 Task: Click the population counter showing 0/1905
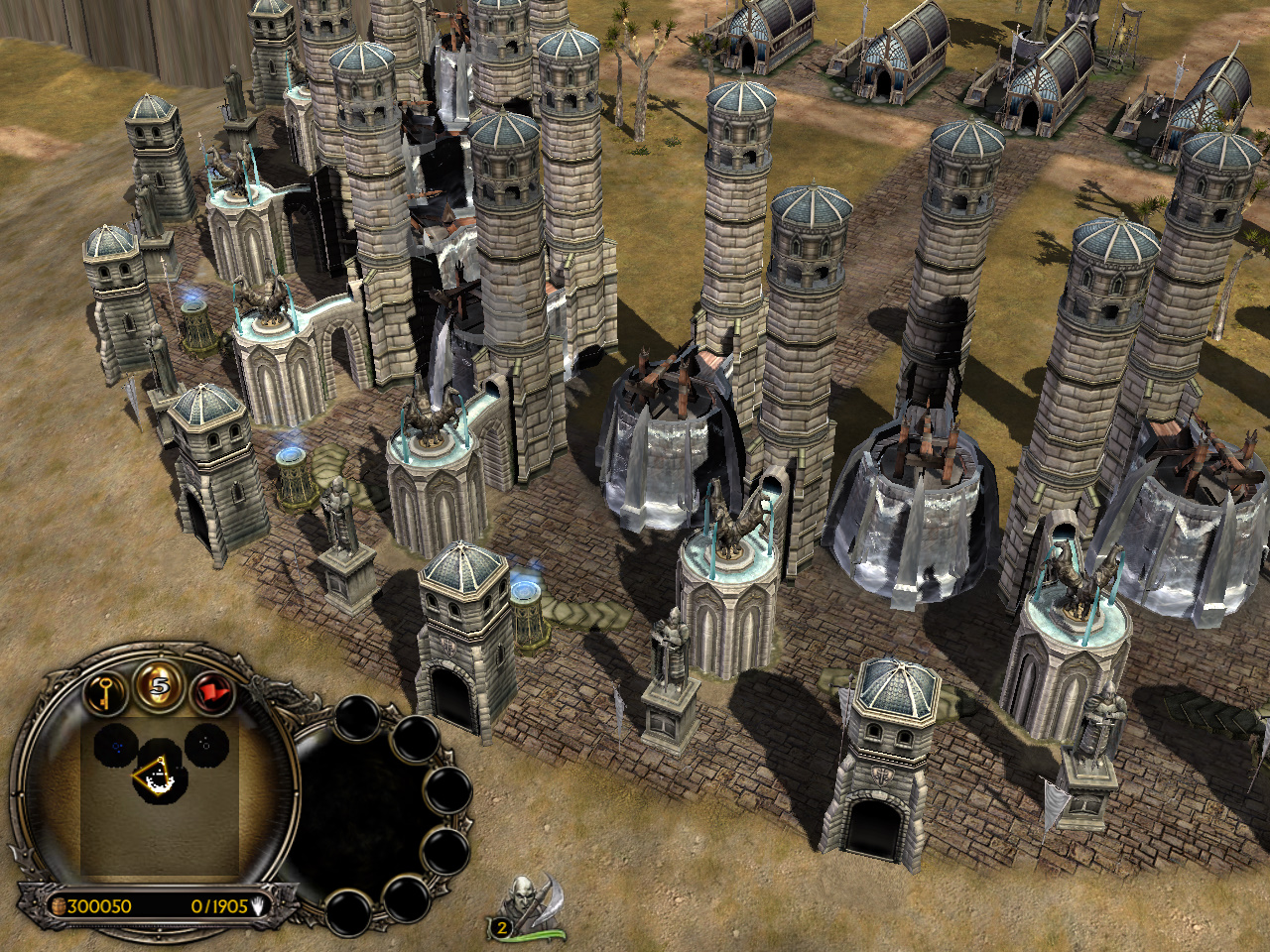tap(218, 905)
